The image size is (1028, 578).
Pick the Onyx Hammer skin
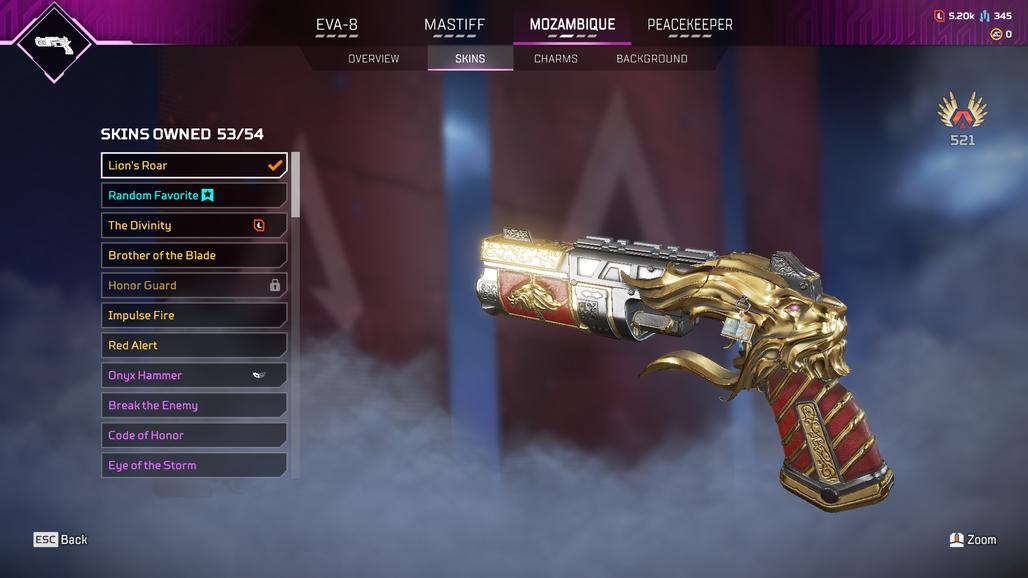[x=194, y=375]
